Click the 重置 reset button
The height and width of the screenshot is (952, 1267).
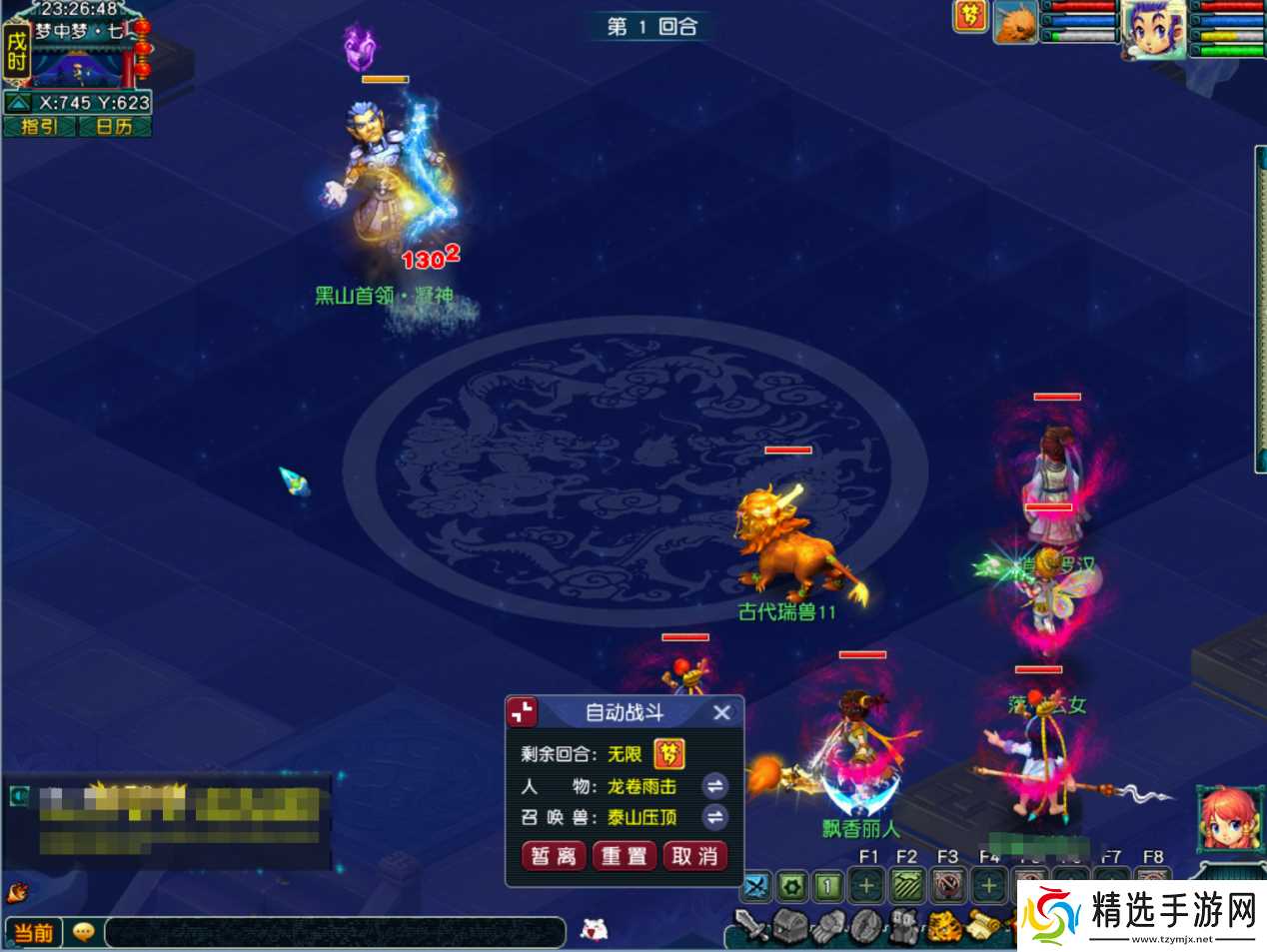click(624, 856)
